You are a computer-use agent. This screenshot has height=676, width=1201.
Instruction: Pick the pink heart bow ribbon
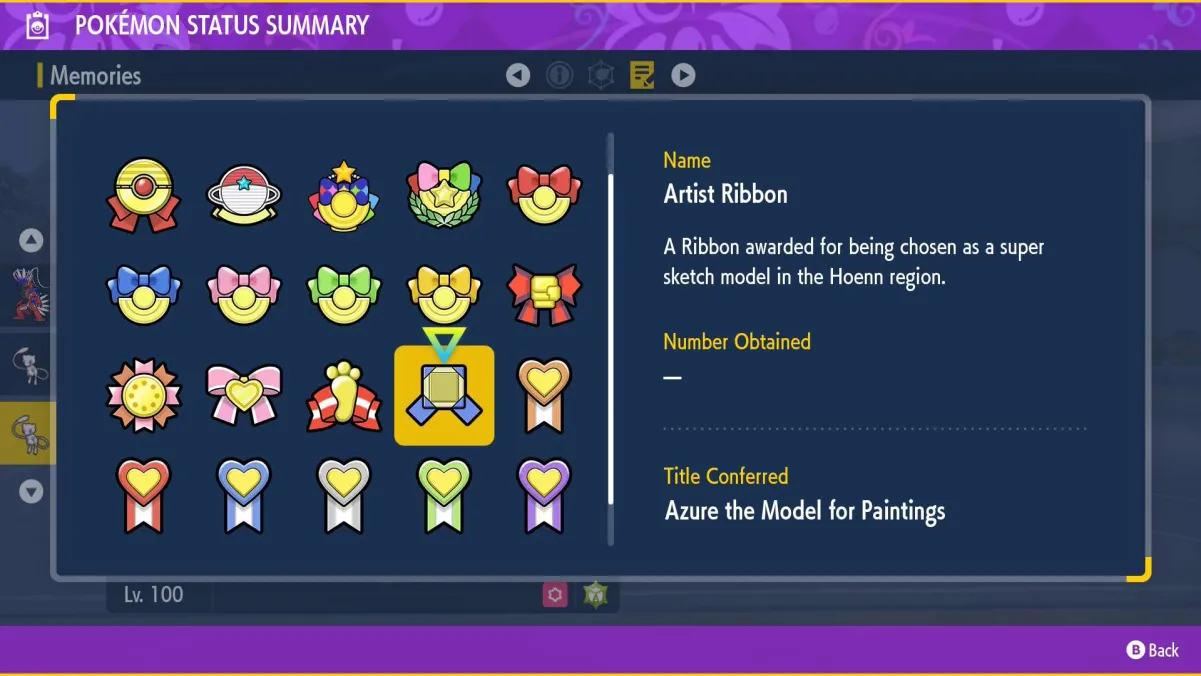click(244, 395)
